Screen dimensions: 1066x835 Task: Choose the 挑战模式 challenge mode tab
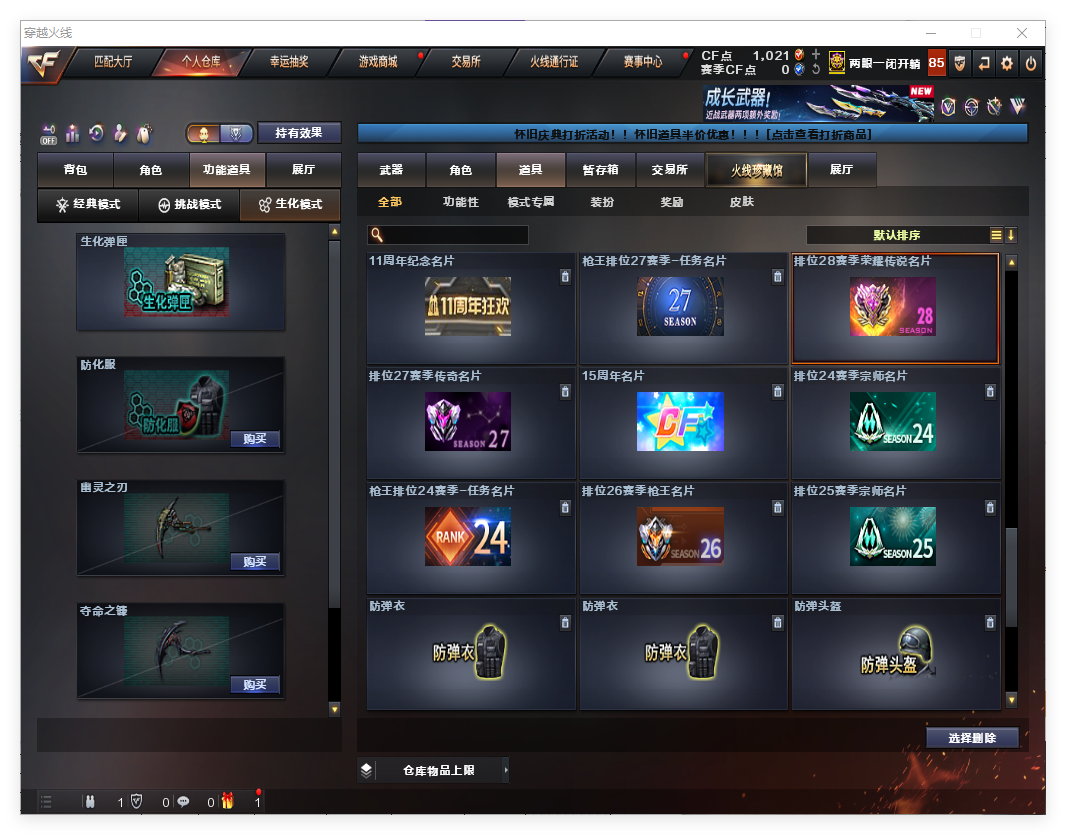point(190,205)
